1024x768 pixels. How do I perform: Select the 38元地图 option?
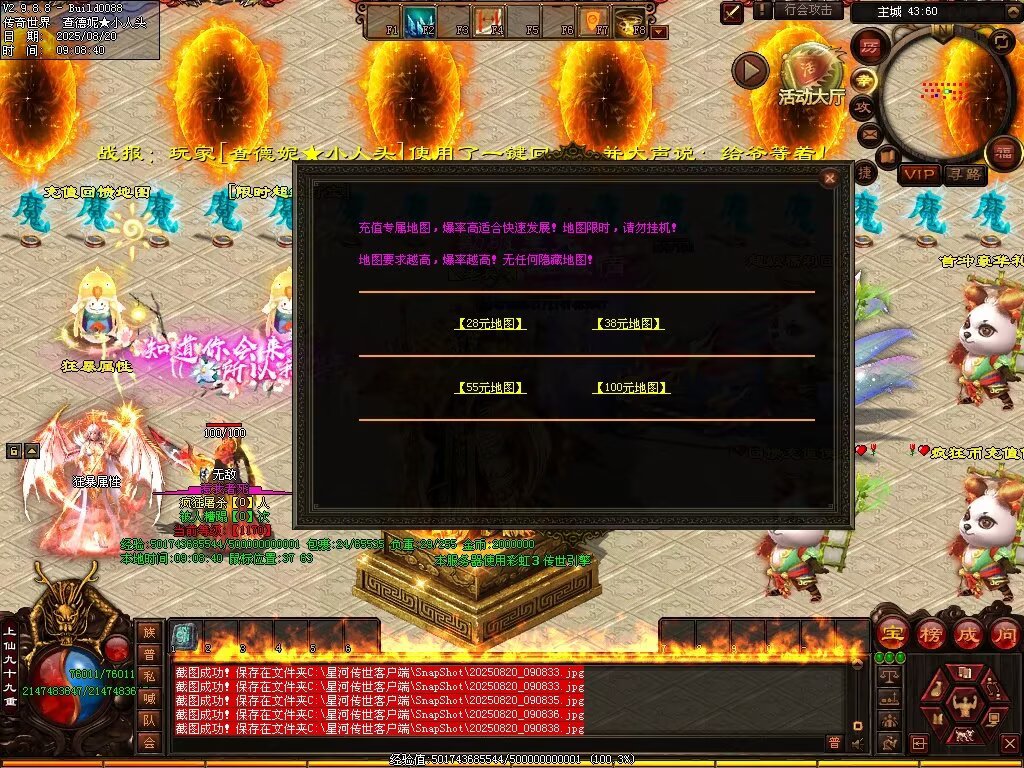click(x=629, y=324)
